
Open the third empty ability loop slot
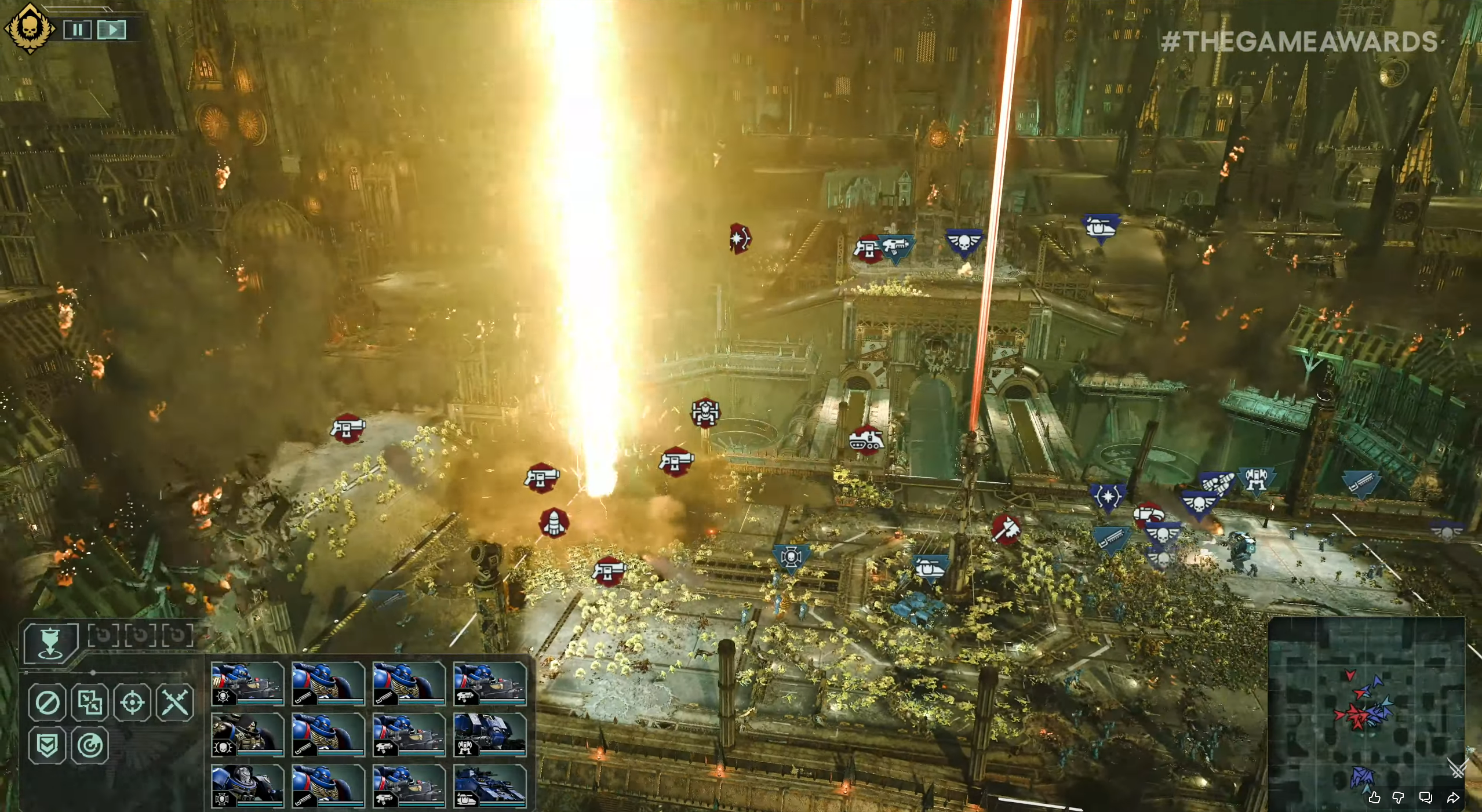click(x=178, y=635)
